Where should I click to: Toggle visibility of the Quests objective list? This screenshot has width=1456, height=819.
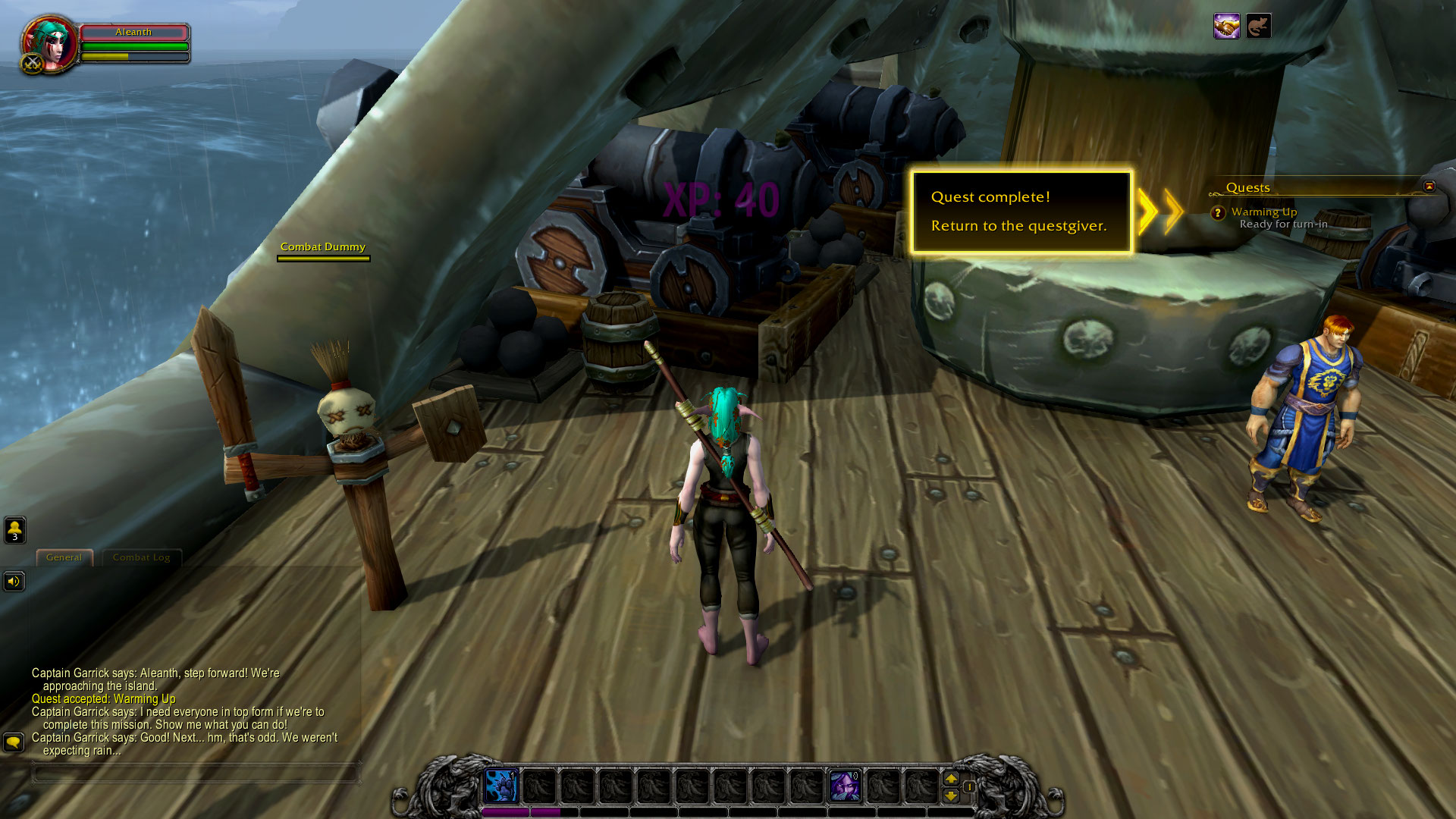point(1428,184)
